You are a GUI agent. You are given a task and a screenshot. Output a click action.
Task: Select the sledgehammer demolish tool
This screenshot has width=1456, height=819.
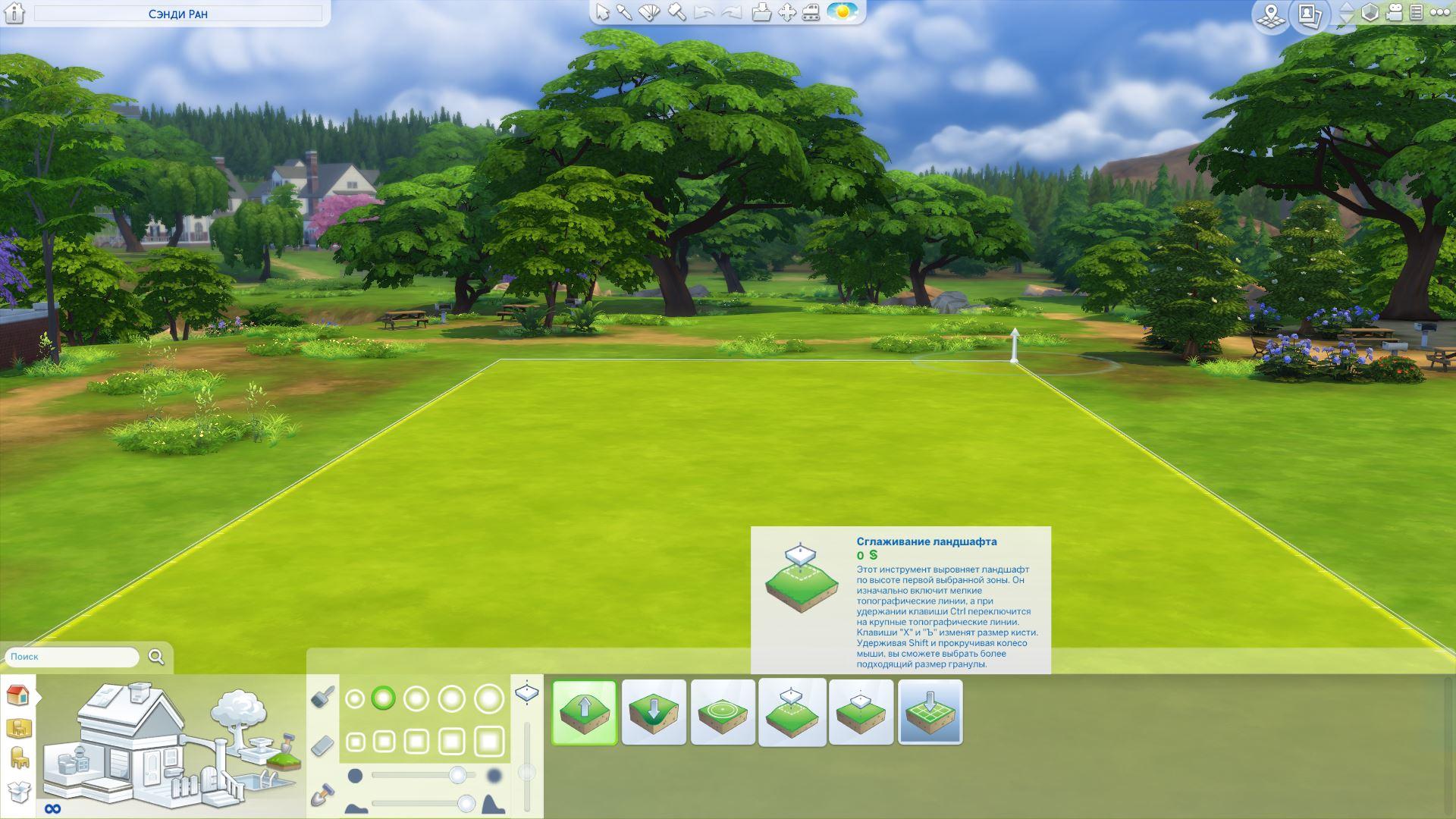677,13
